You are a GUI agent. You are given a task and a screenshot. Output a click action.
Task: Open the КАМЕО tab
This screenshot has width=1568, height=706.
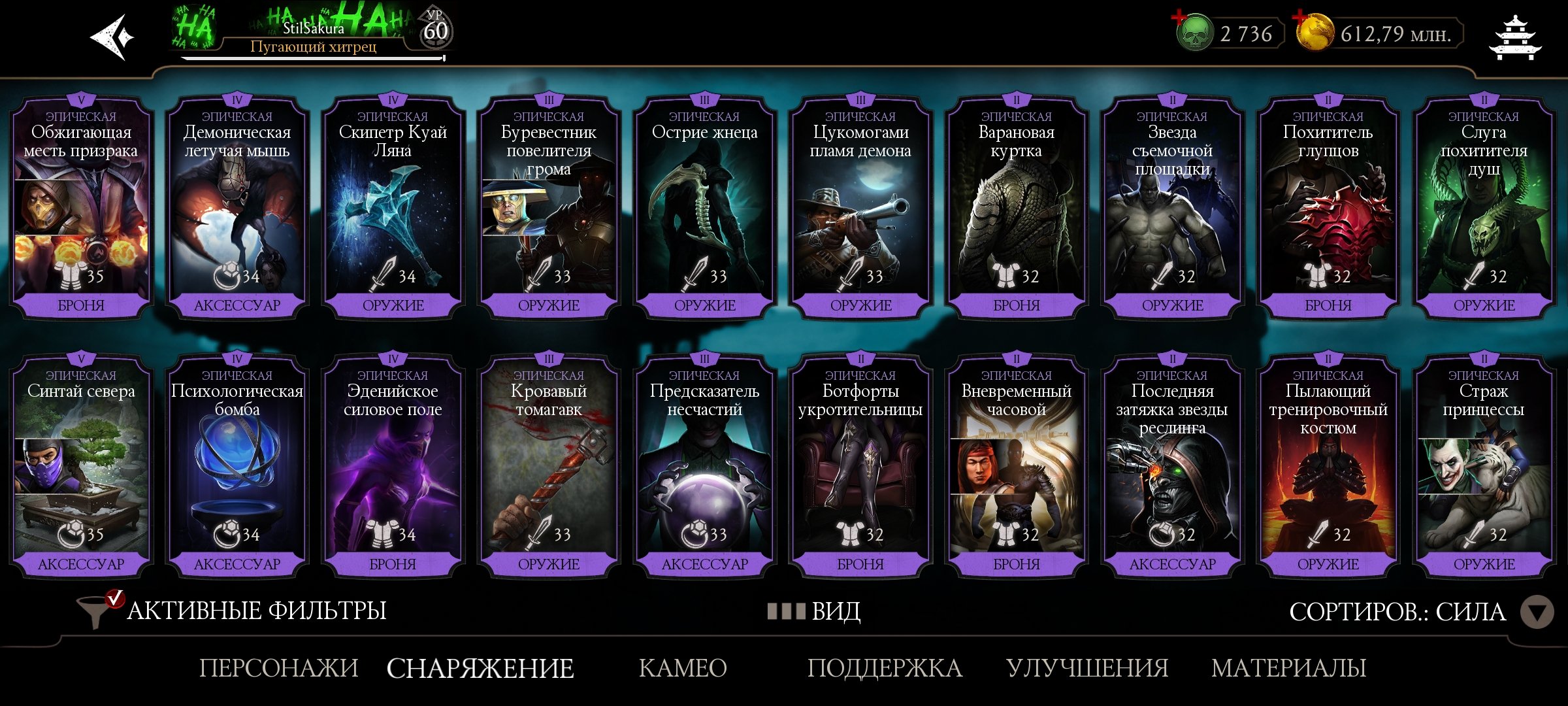click(681, 667)
